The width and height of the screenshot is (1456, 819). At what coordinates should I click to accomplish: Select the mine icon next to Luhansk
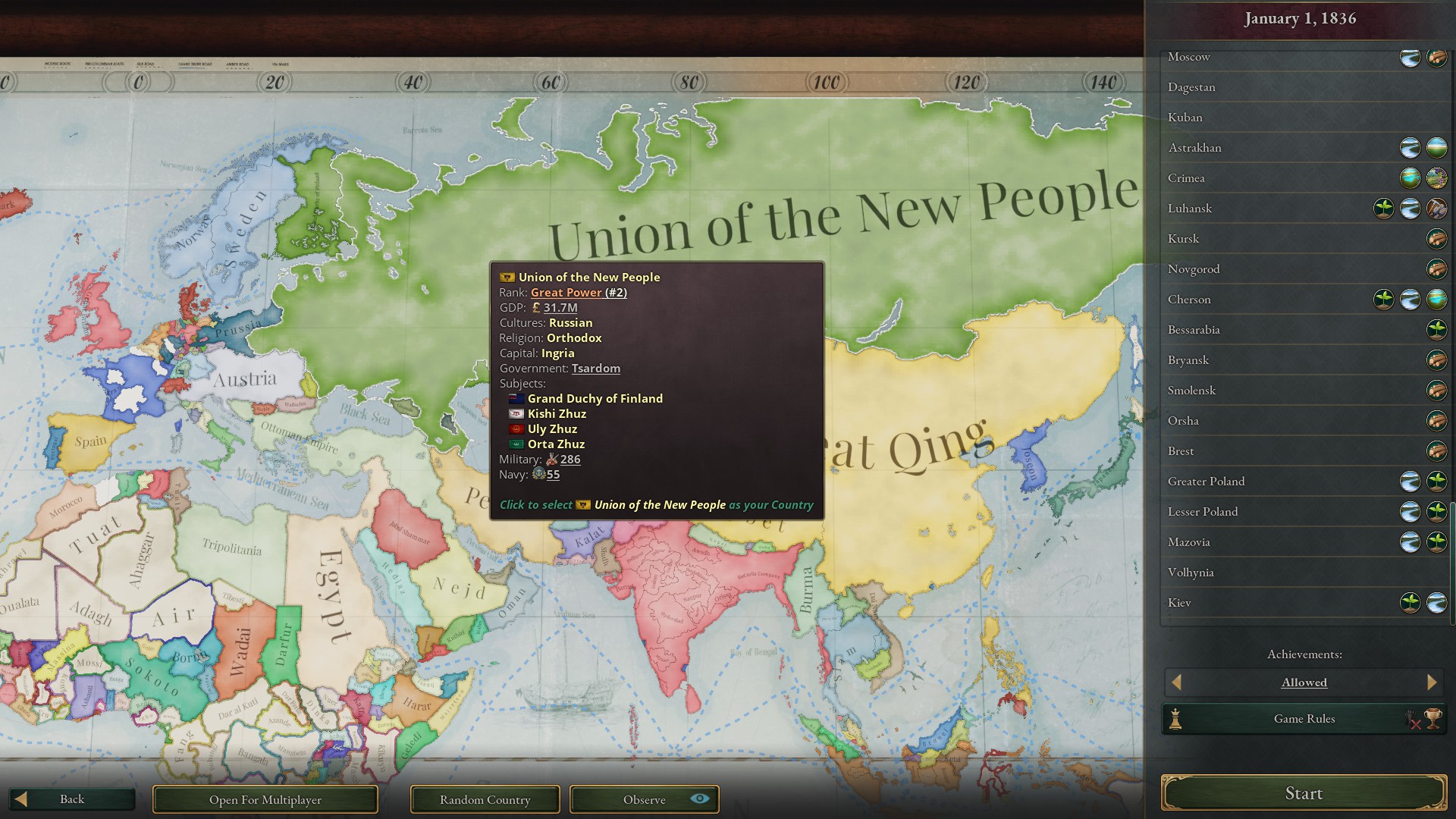tap(1437, 209)
